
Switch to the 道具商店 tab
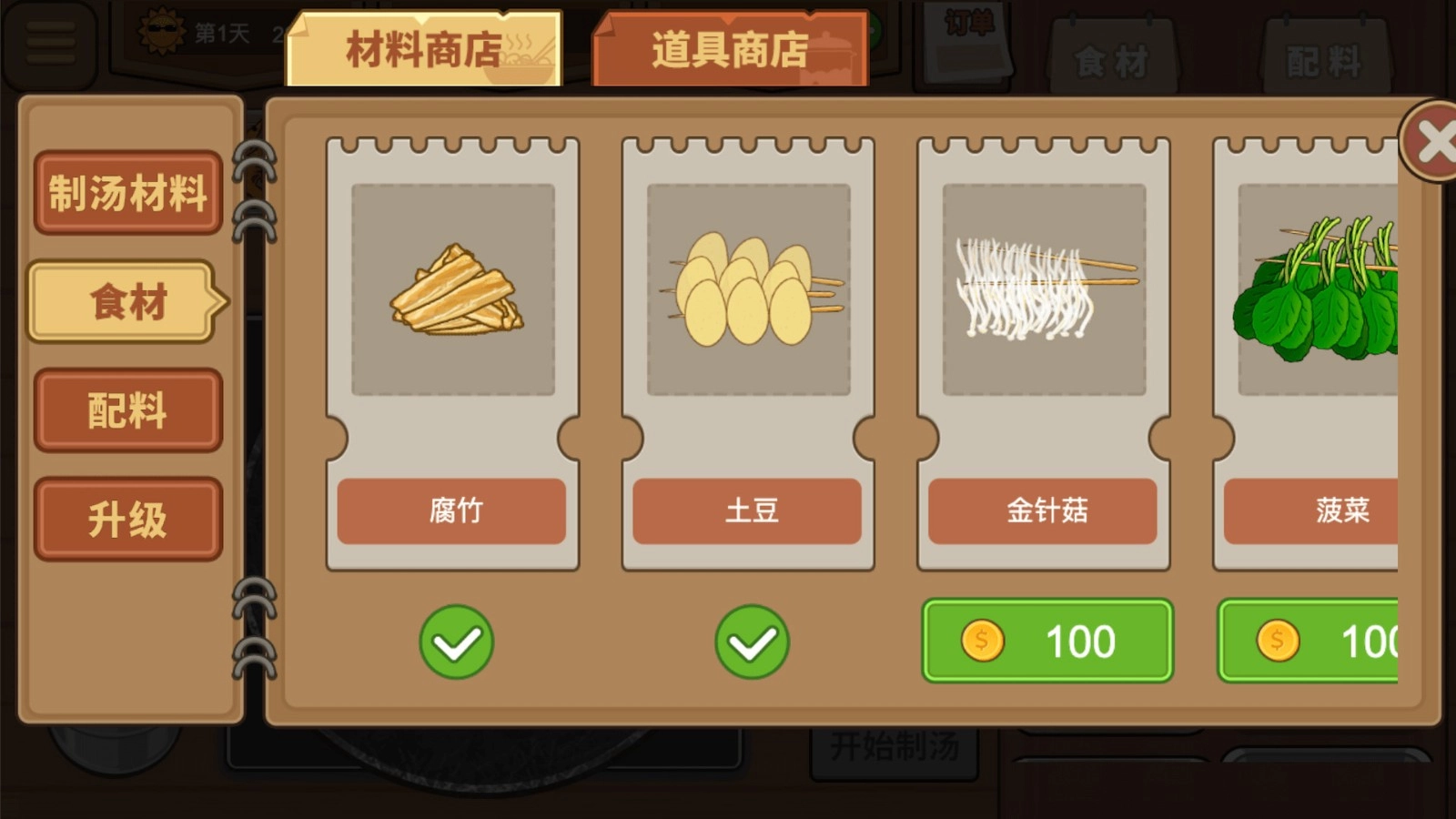(730, 50)
